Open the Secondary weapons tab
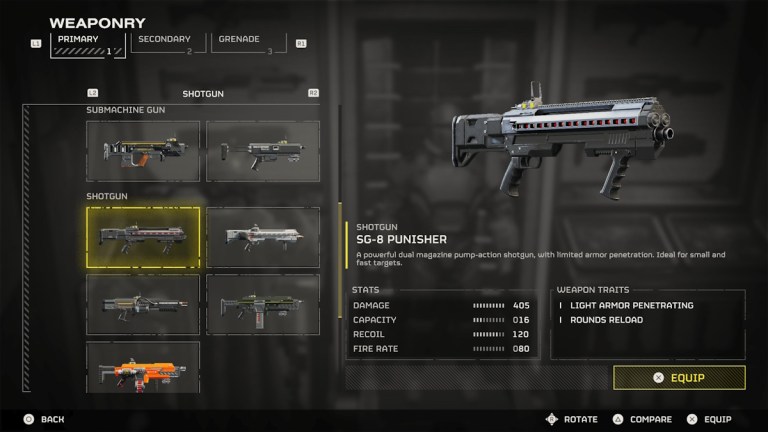 [x=165, y=42]
